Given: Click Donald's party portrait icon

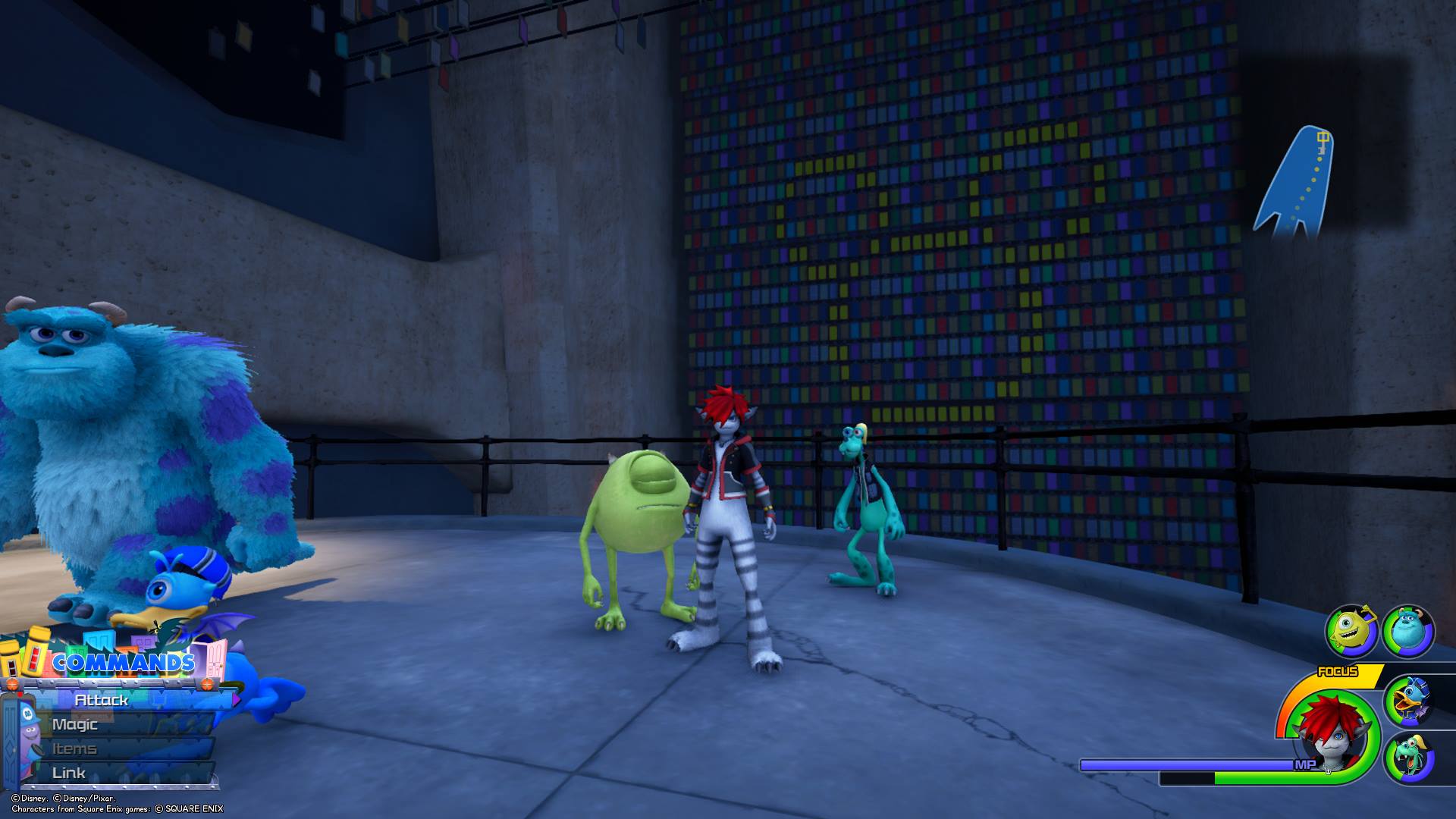Looking at the screenshot, I should click(x=1409, y=700).
